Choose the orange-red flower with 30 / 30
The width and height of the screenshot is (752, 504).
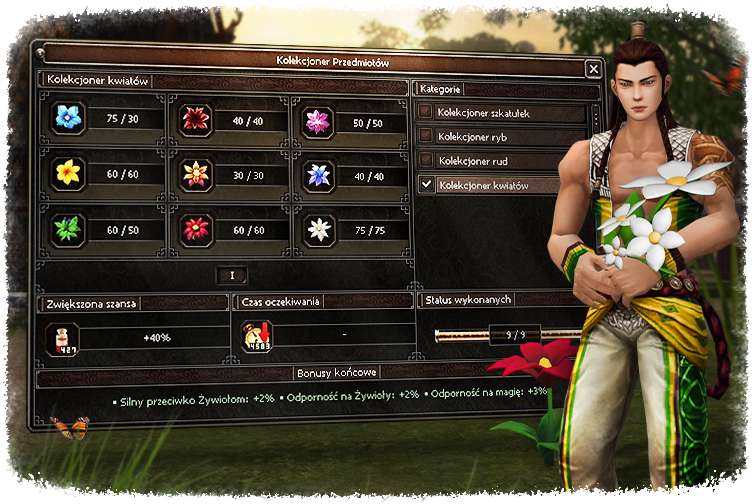tap(195, 174)
